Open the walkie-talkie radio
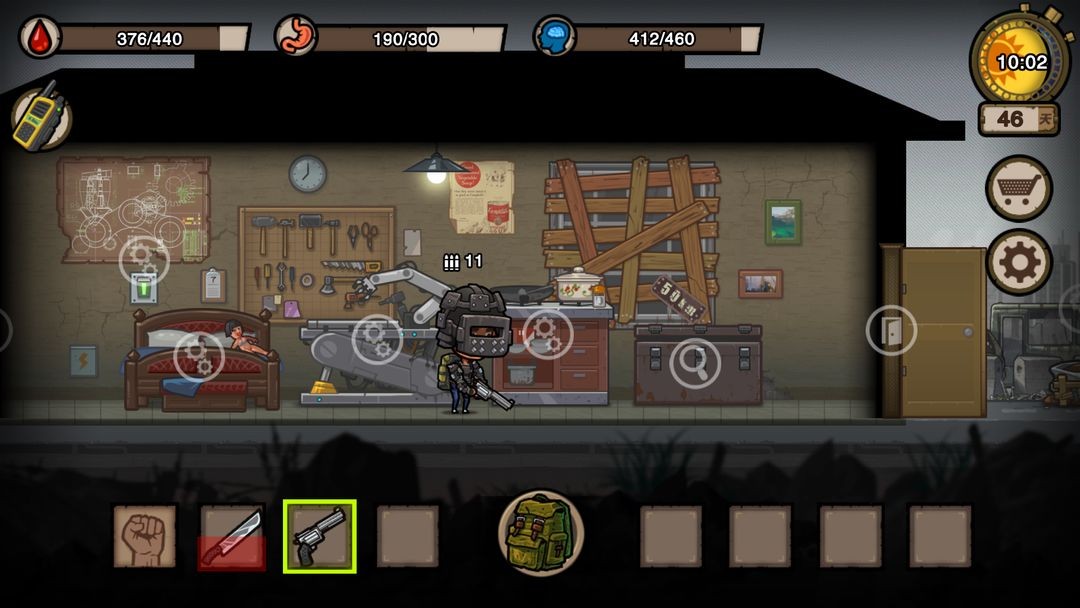This screenshot has height=608, width=1080. 42,118
